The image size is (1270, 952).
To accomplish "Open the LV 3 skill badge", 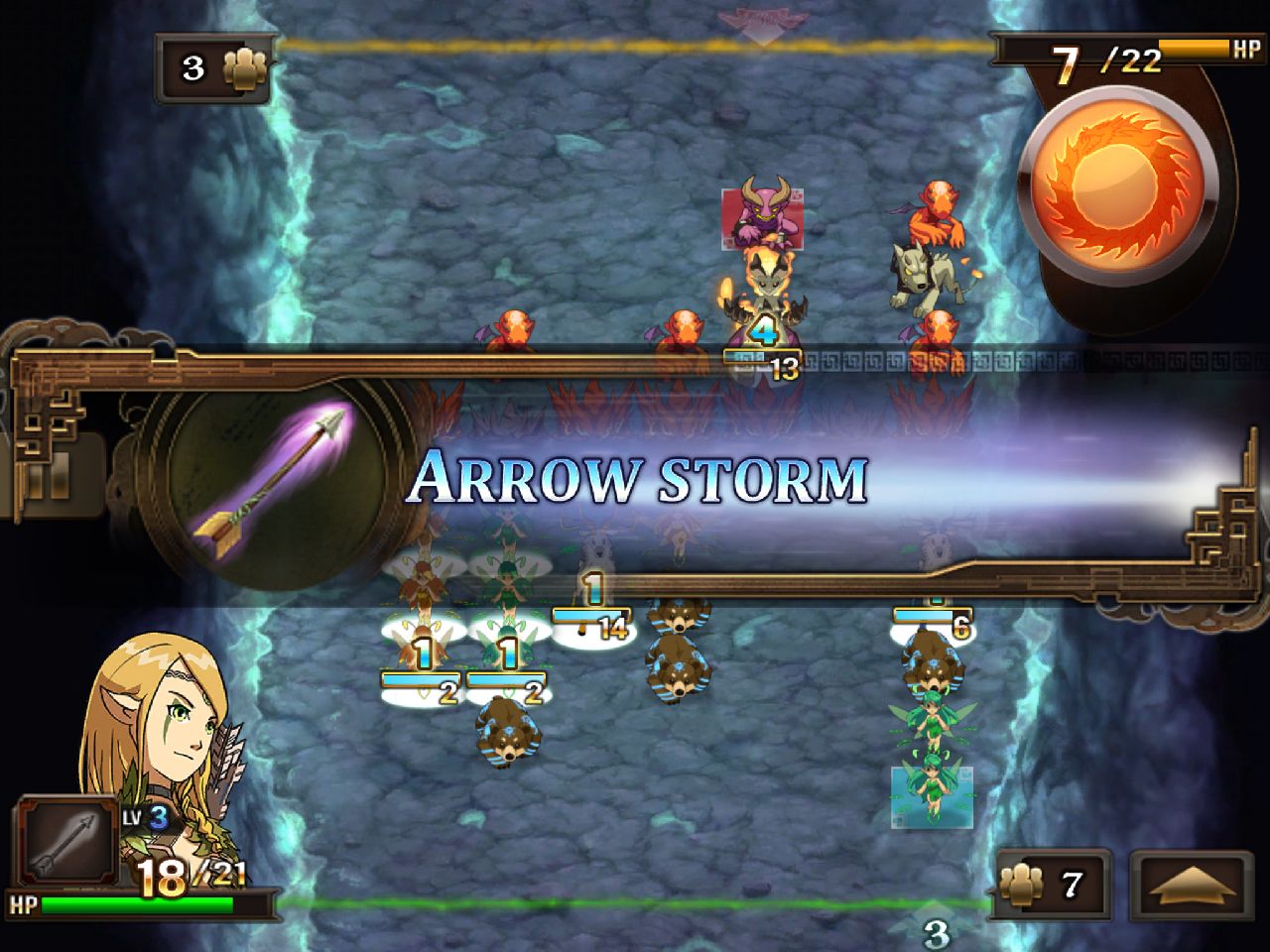I will click(147, 819).
